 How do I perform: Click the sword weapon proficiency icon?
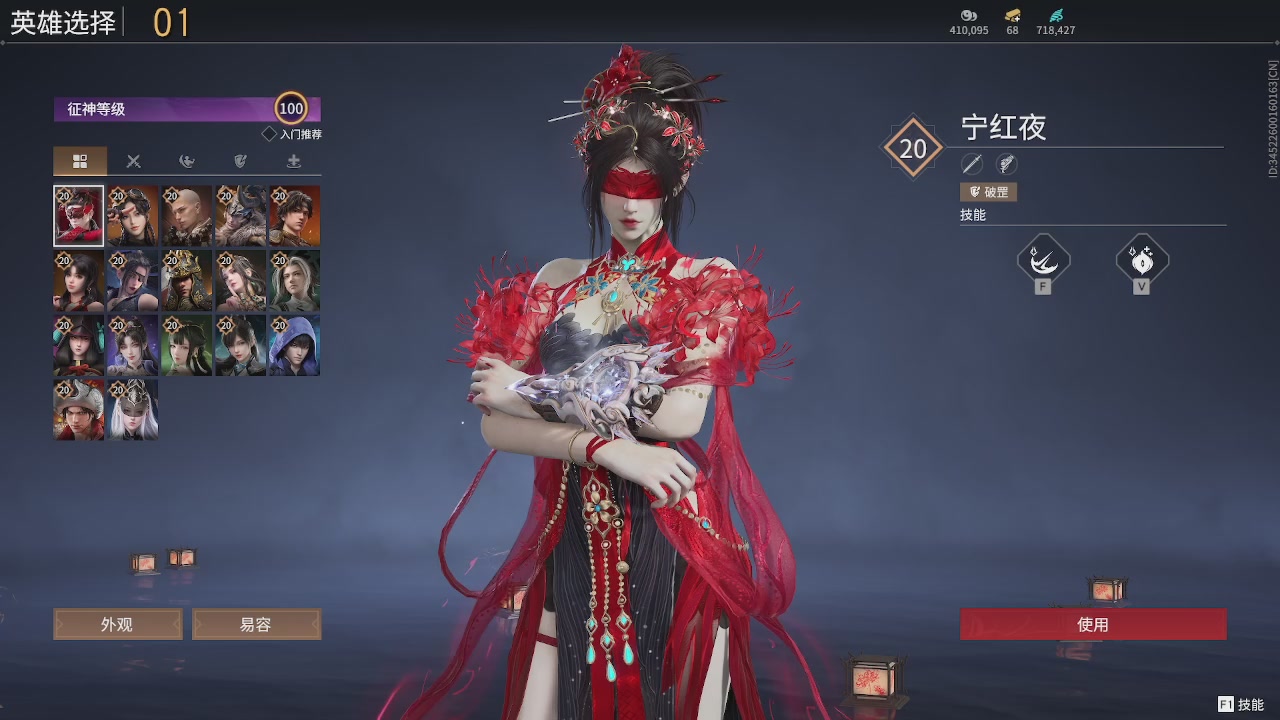[x=971, y=164]
